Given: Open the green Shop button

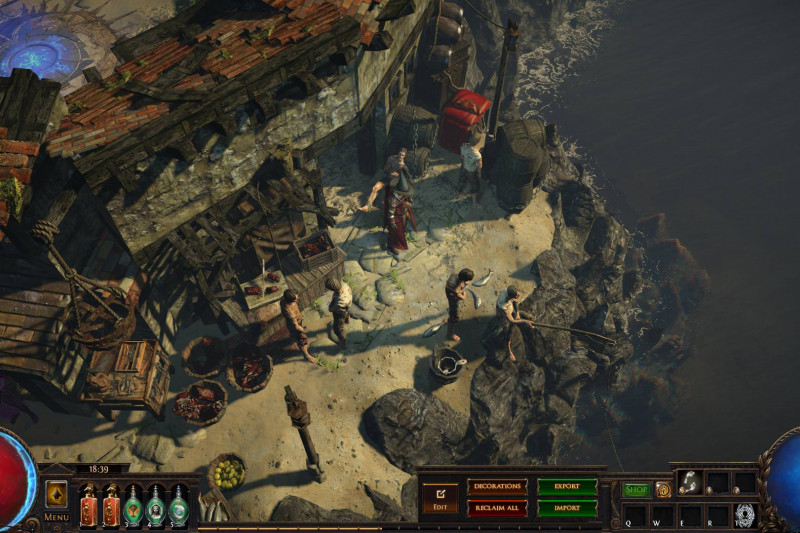Looking at the screenshot, I should pos(636,490).
